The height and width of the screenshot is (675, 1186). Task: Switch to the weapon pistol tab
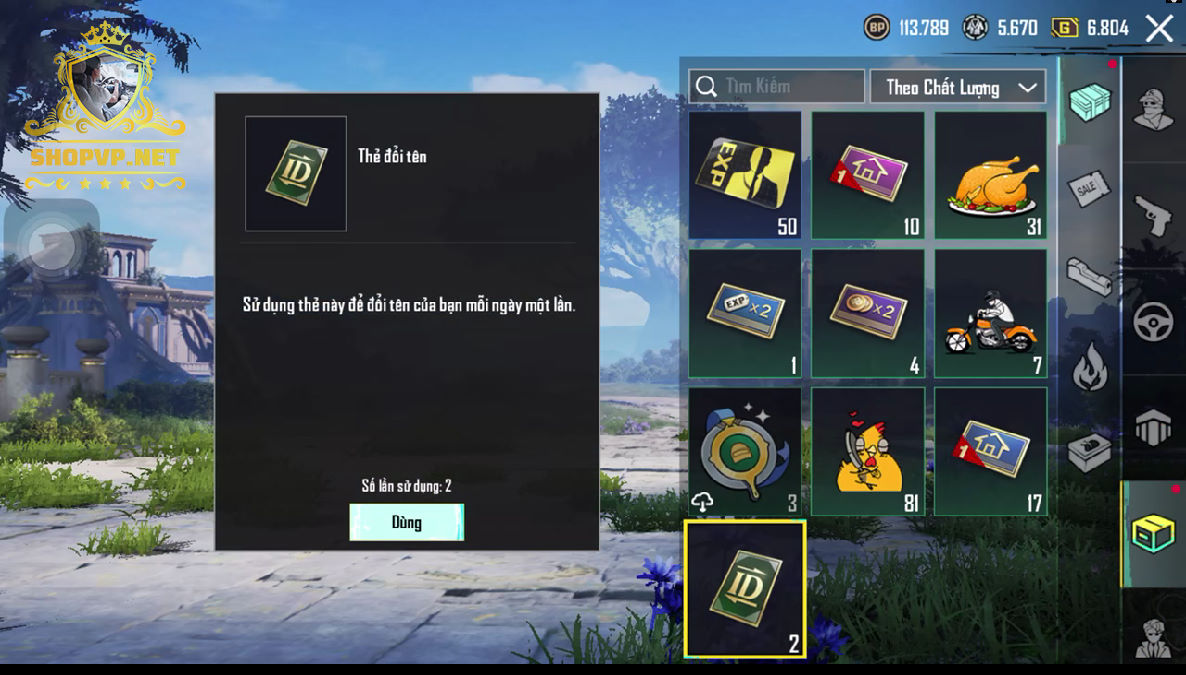pyautogui.click(x=1152, y=214)
